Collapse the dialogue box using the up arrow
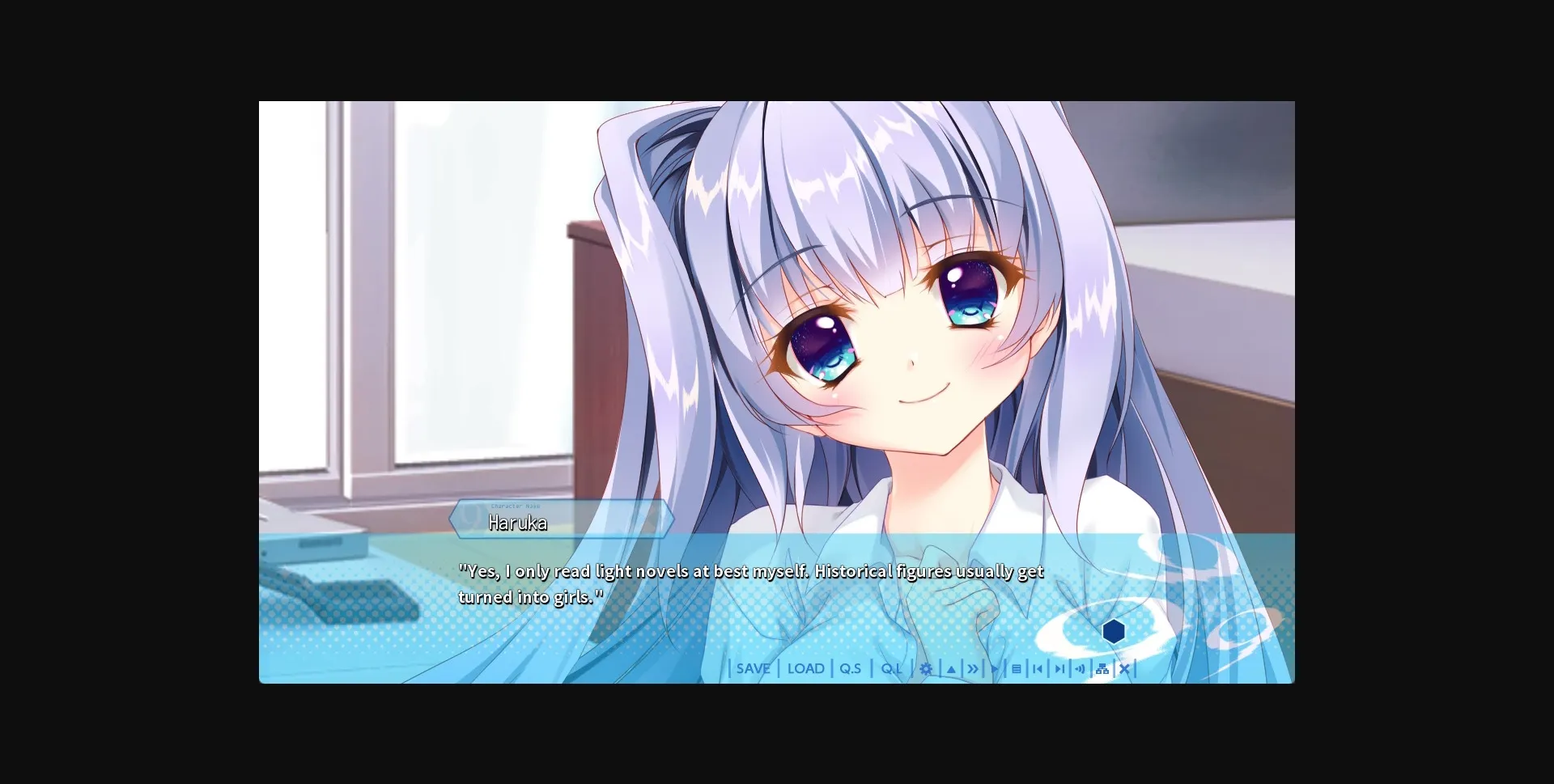 (x=950, y=668)
